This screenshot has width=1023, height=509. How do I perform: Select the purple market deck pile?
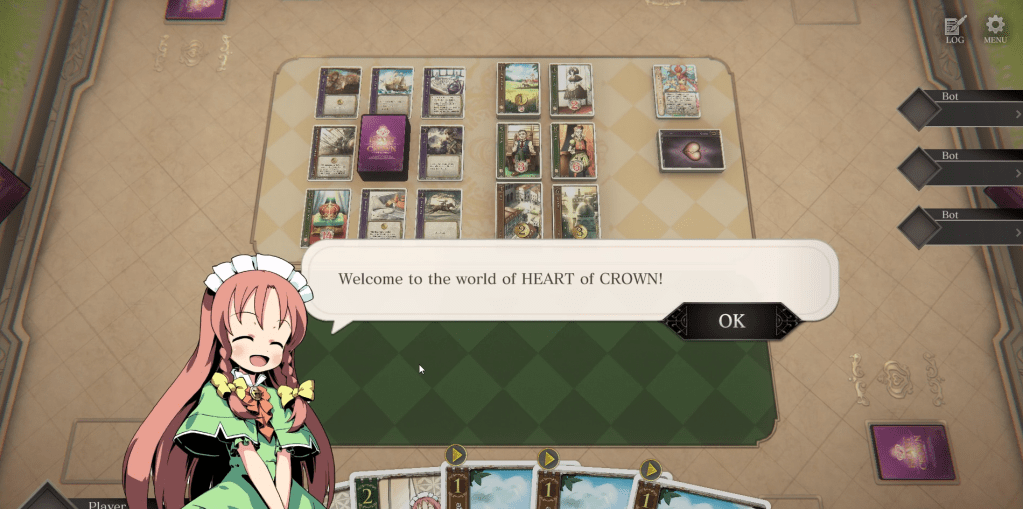[383, 146]
